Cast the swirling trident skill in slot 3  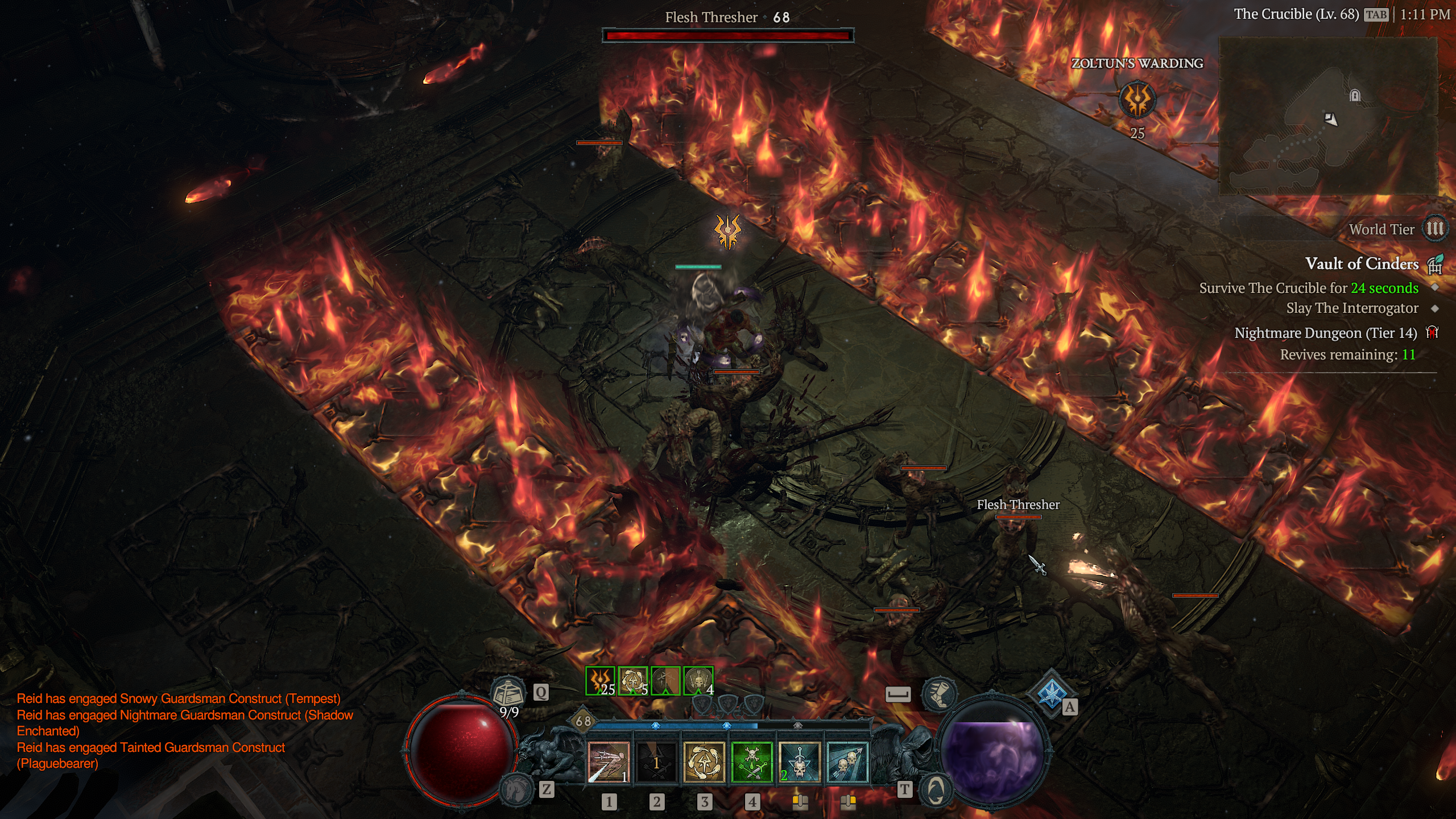(x=704, y=763)
